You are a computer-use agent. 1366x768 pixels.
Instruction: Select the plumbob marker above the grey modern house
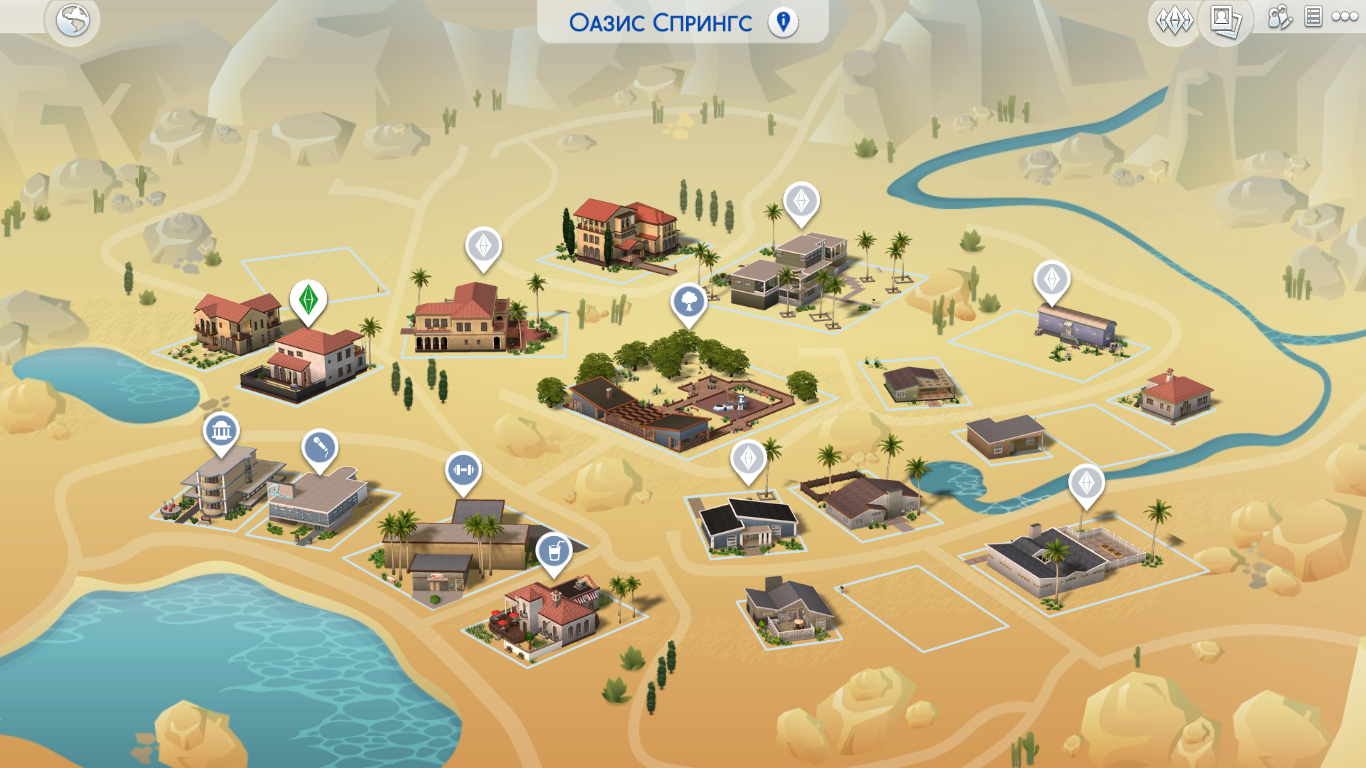800,202
